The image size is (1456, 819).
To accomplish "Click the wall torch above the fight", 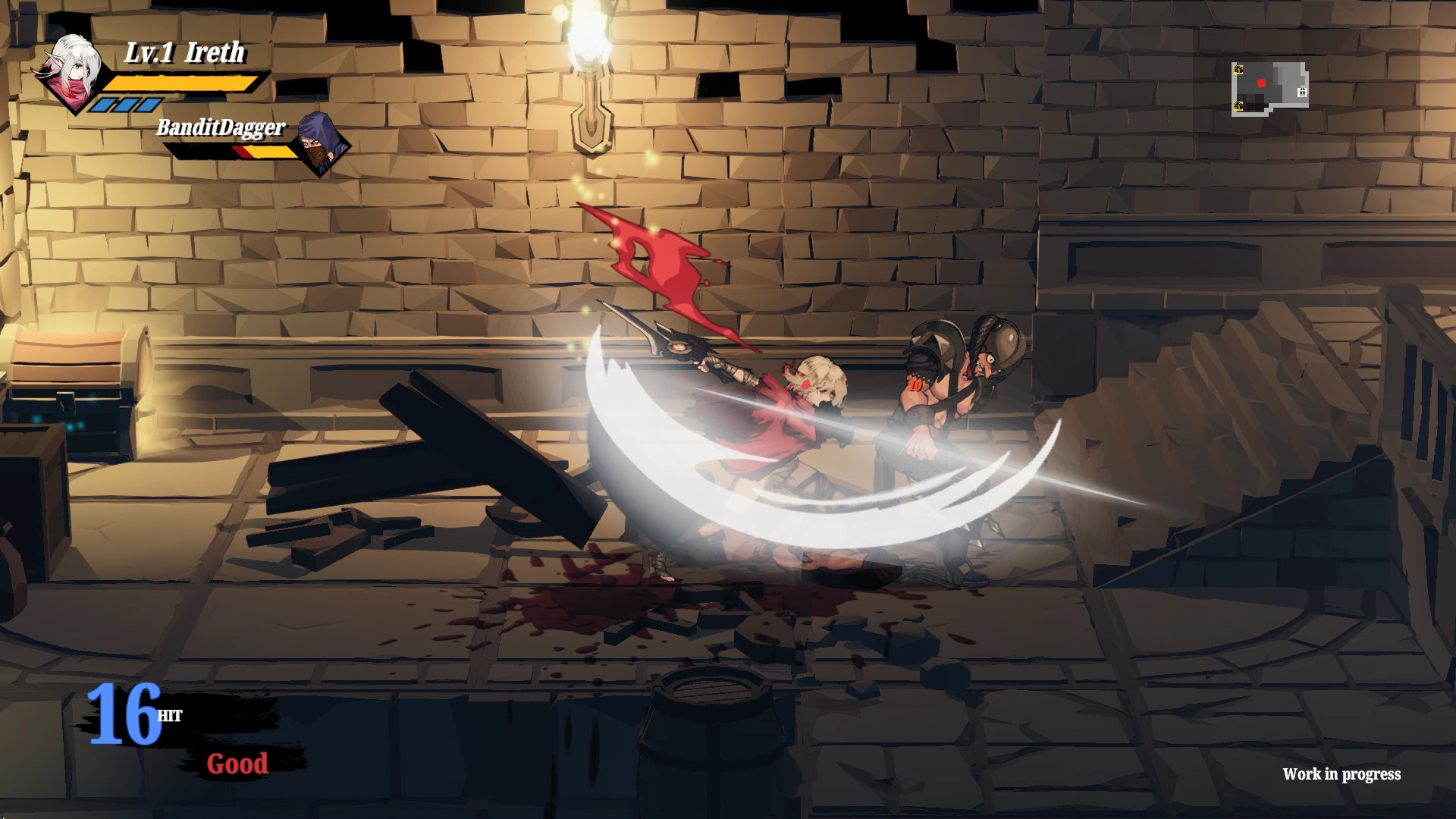I will coord(590,68).
